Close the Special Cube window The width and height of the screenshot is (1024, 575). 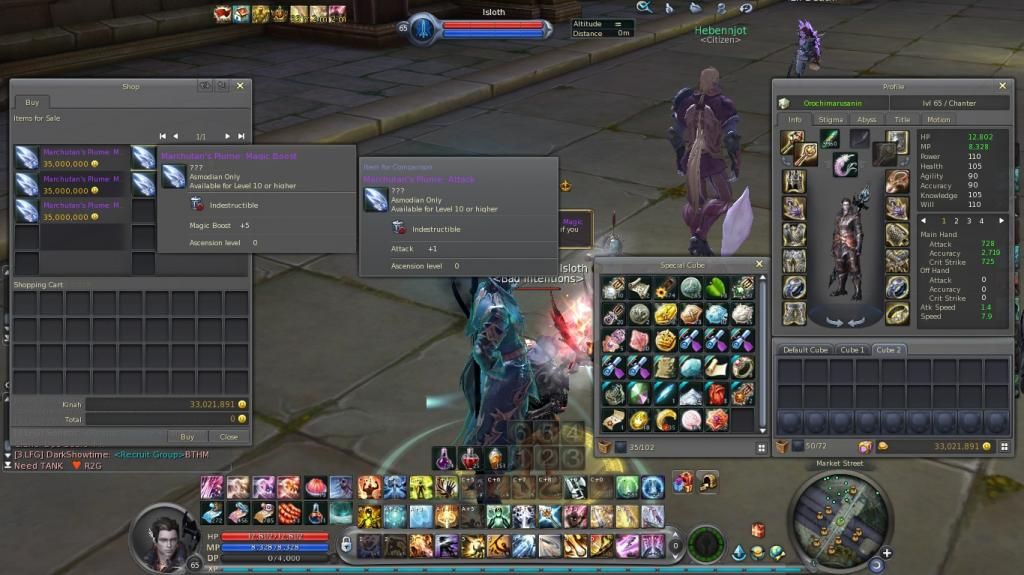pyautogui.click(x=759, y=264)
